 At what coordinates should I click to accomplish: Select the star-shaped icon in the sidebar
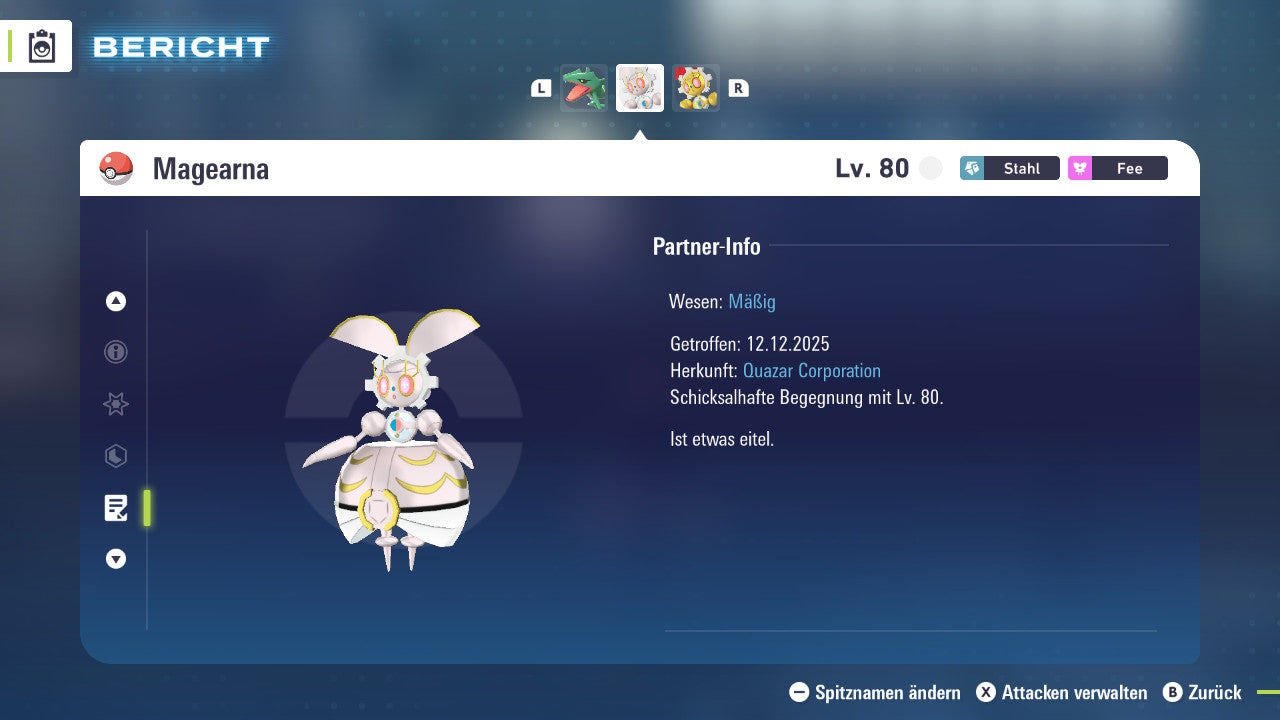(115, 404)
